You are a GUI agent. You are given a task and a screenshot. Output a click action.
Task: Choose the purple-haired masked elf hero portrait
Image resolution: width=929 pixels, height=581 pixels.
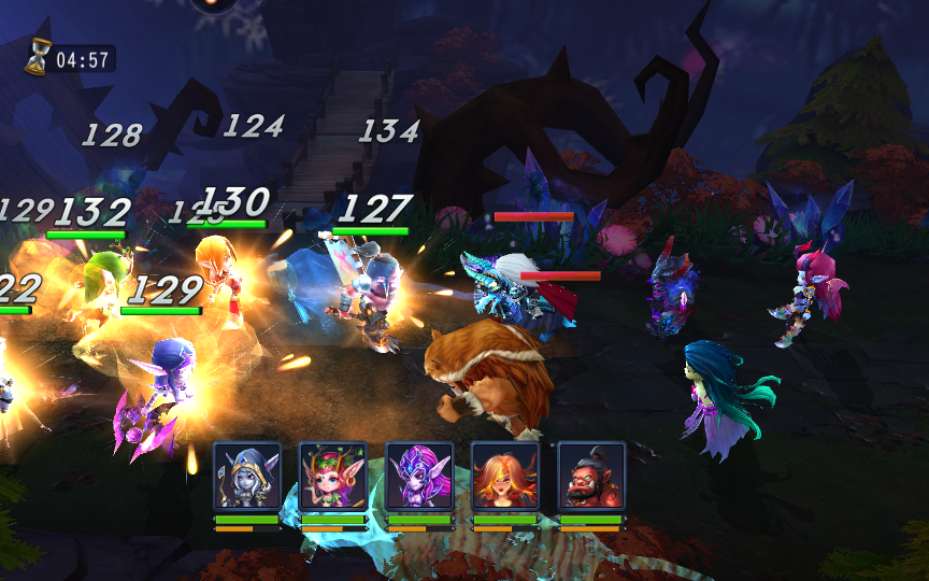[419, 476]
